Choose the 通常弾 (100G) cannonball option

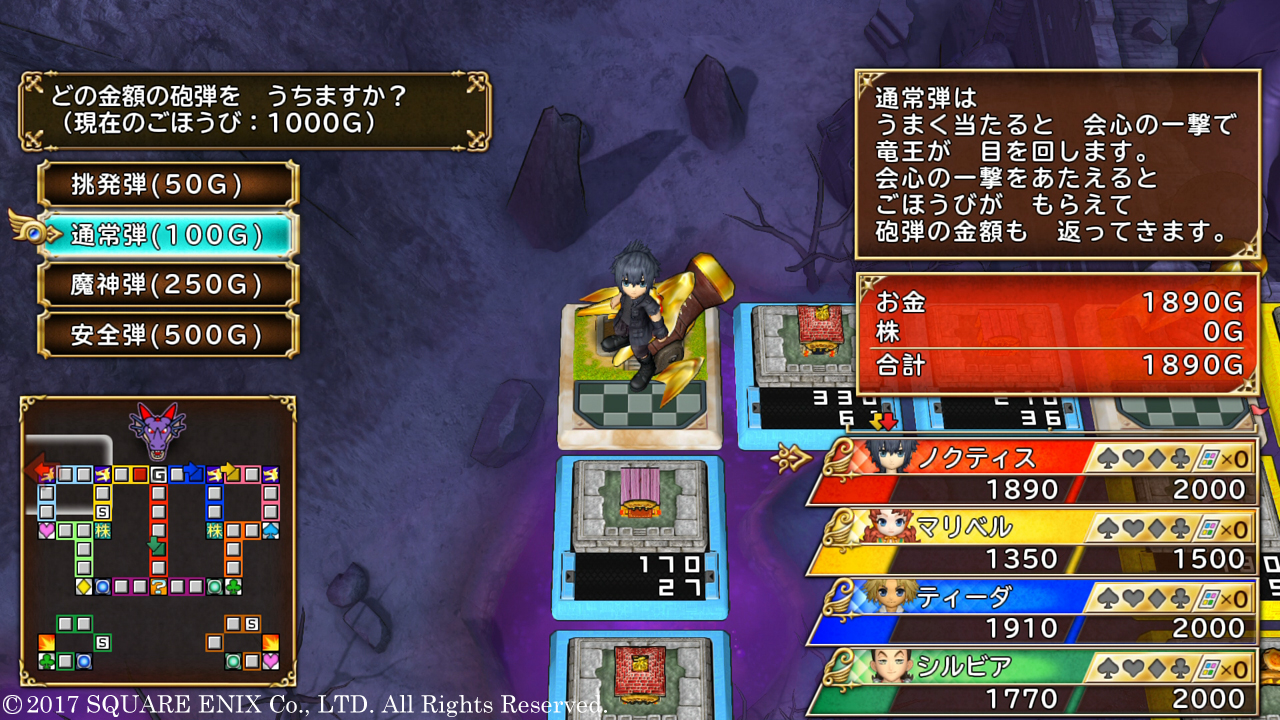click(x=168, y=236)
